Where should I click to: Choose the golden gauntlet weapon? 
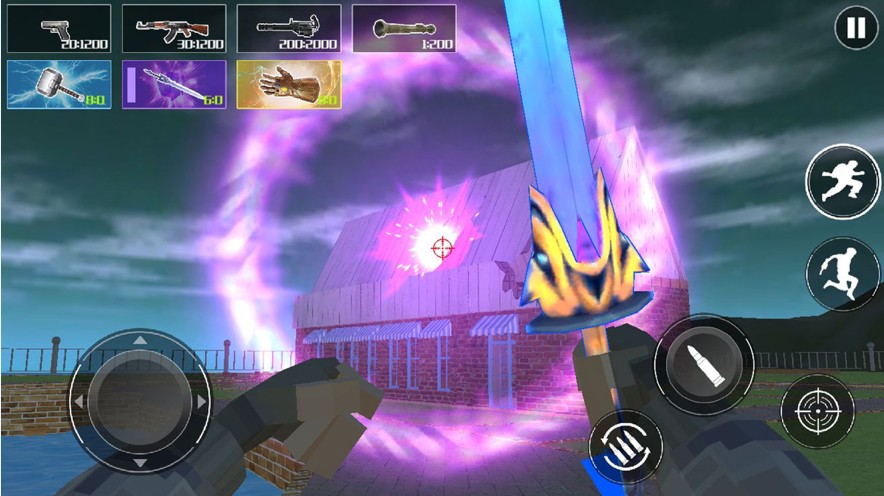tap(290, 85)
